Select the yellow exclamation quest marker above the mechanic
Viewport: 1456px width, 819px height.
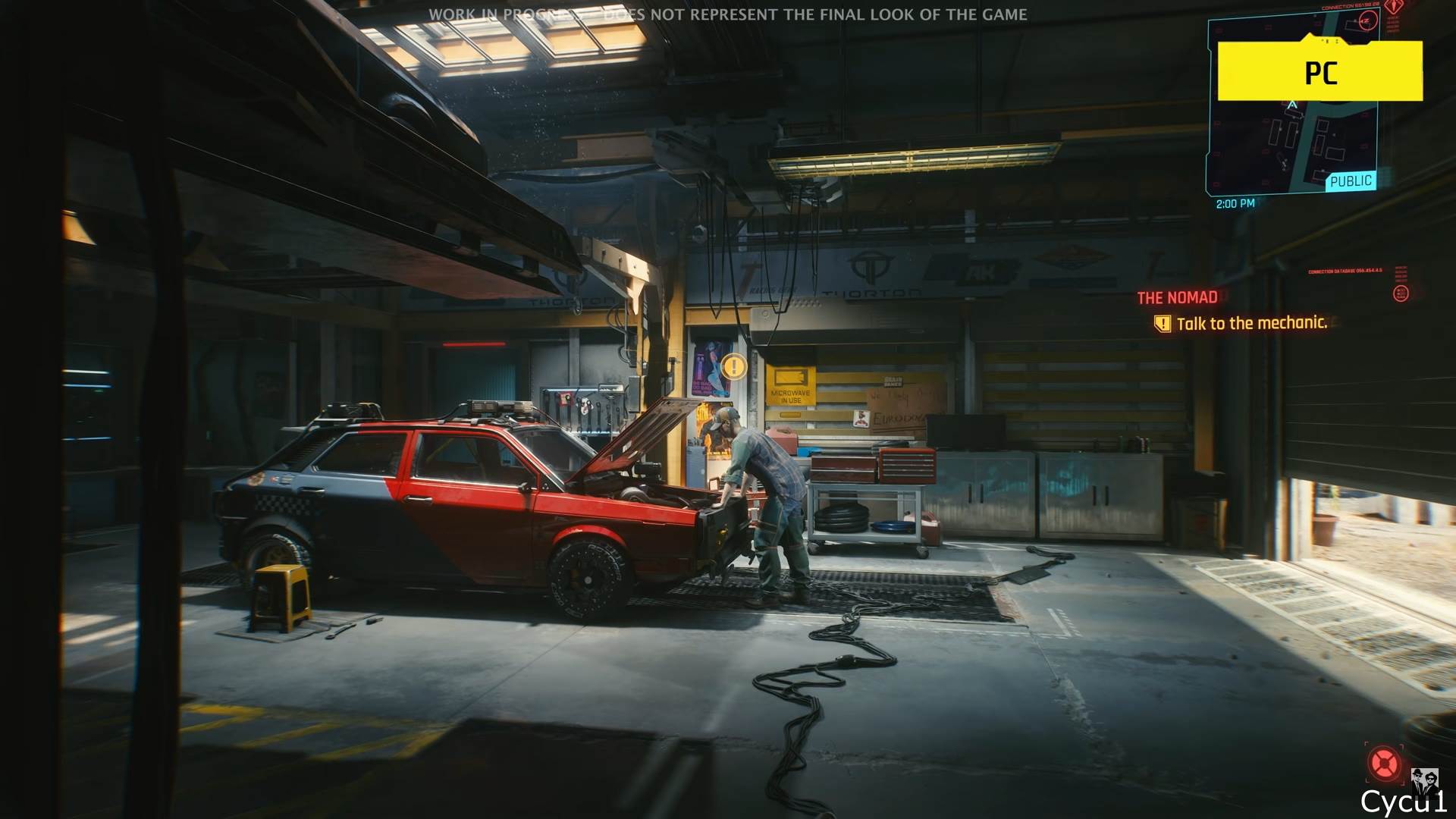(x=733, y=365)
